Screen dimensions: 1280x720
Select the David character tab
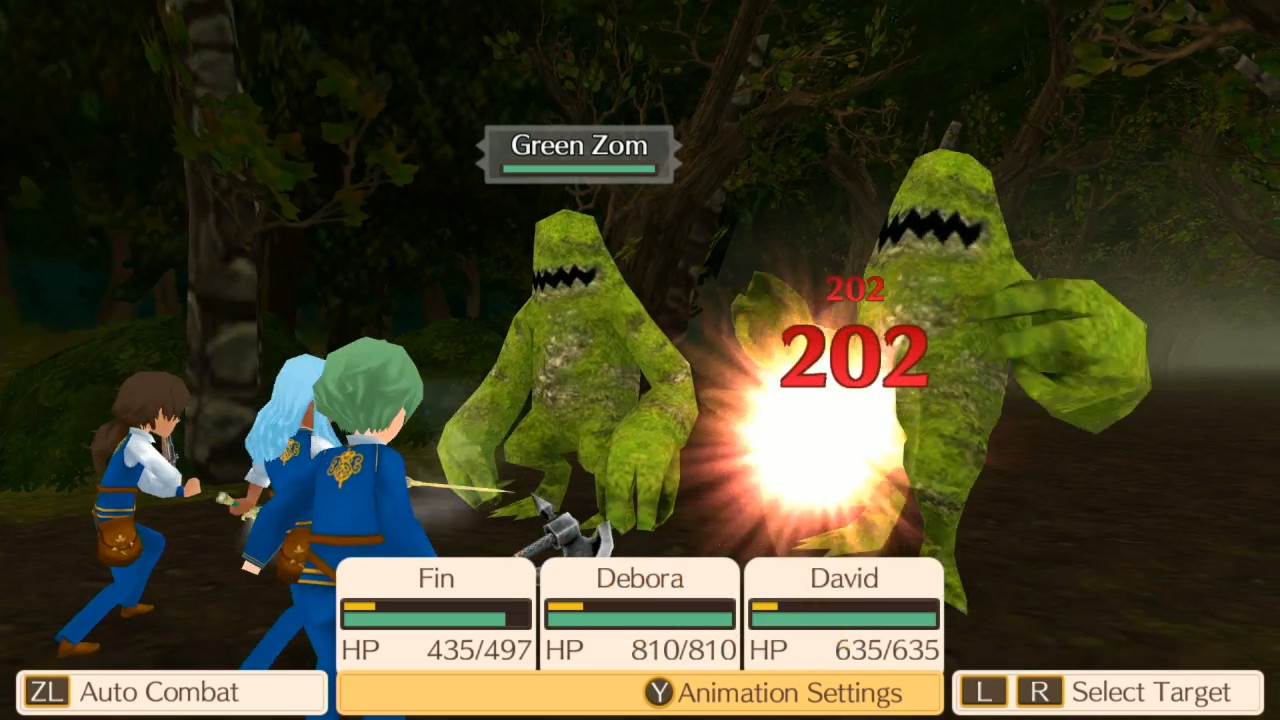[843, 578]
